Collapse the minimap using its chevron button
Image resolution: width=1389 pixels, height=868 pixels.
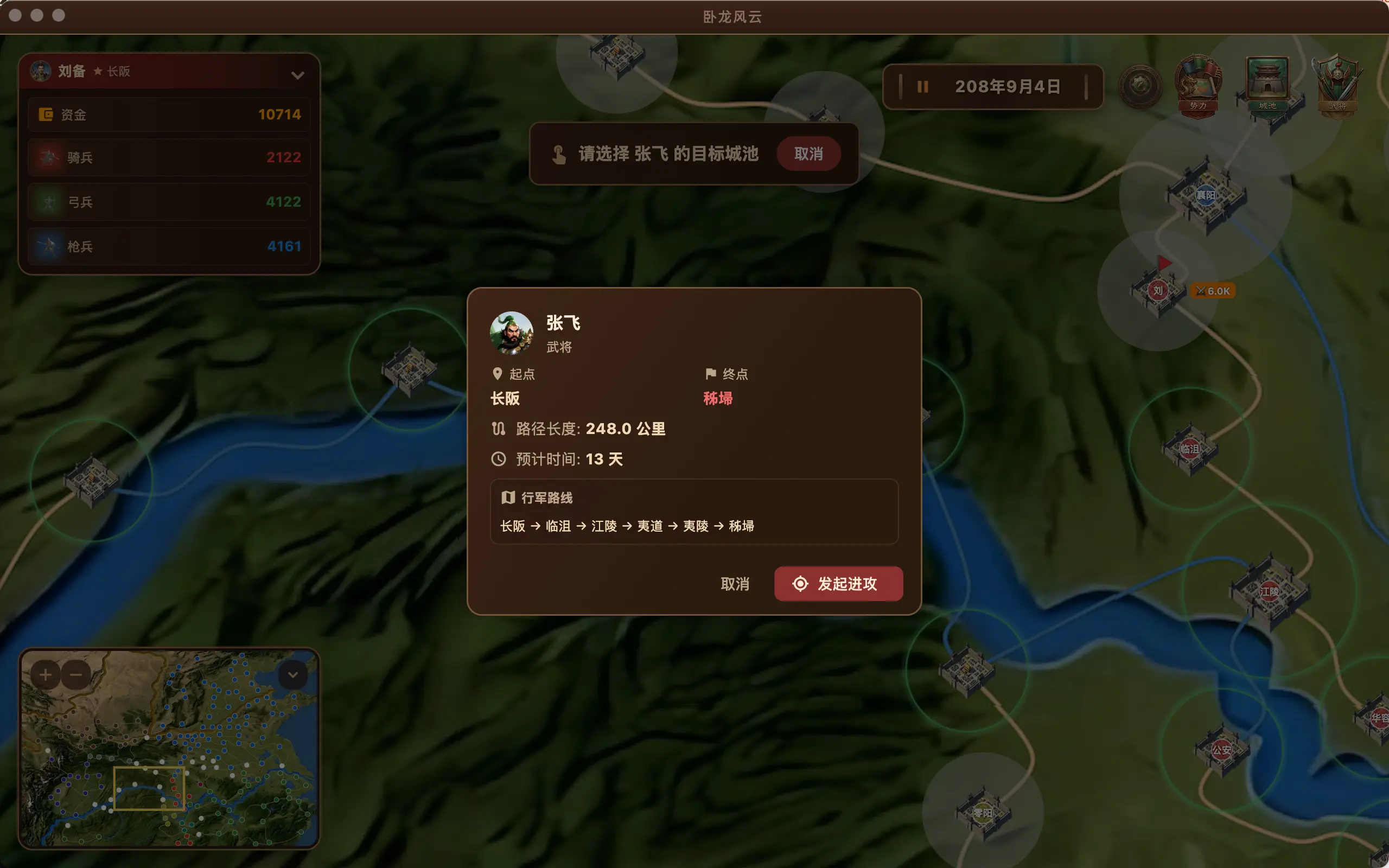pyautogui.click(x=293, y=674)
